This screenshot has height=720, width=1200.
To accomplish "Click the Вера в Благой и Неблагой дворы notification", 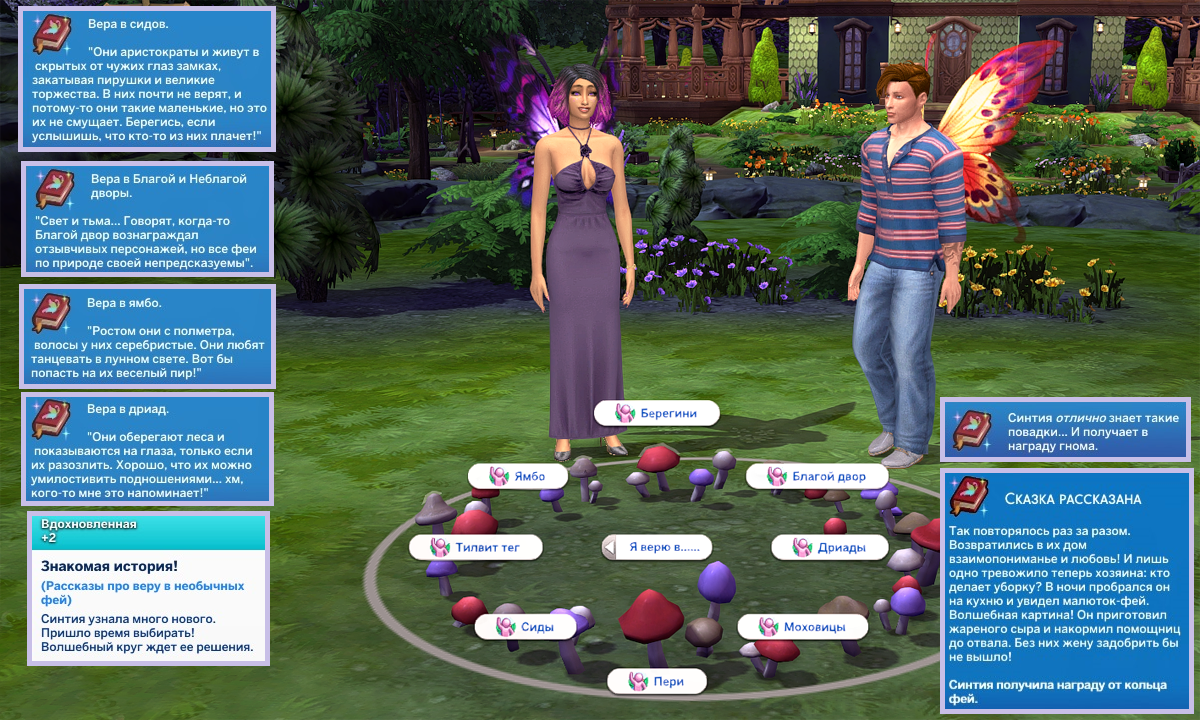I will pyautogui.click(x=147, y=218).
